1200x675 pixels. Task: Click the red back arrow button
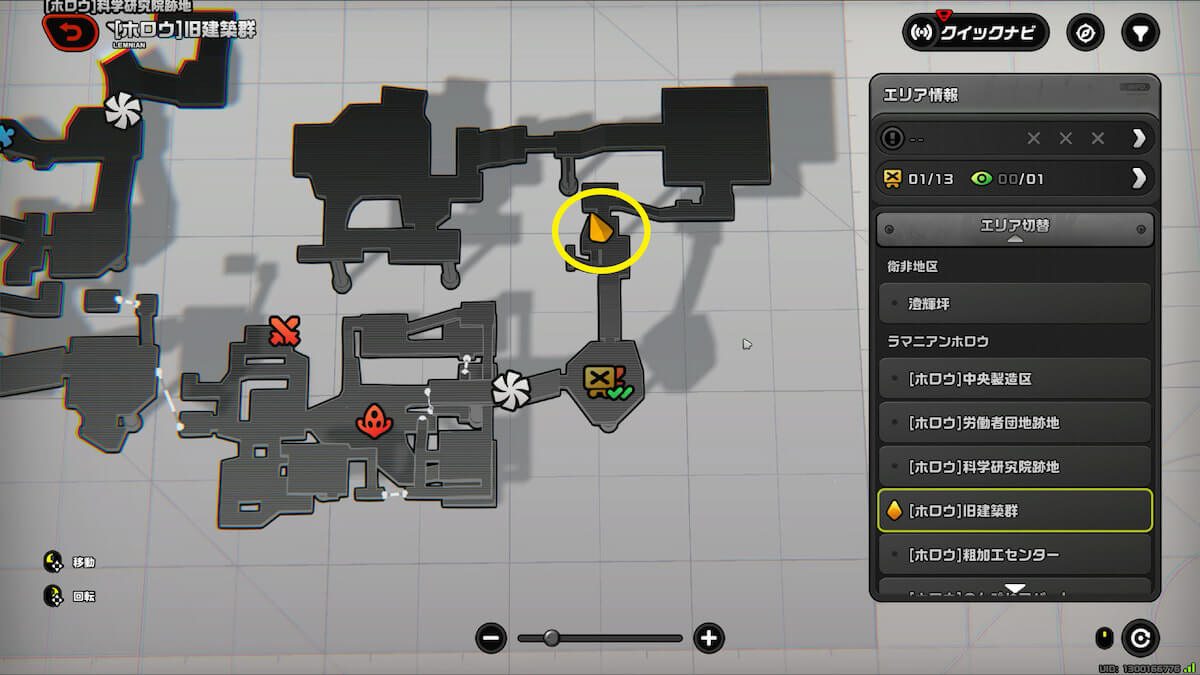pos(70,33)
